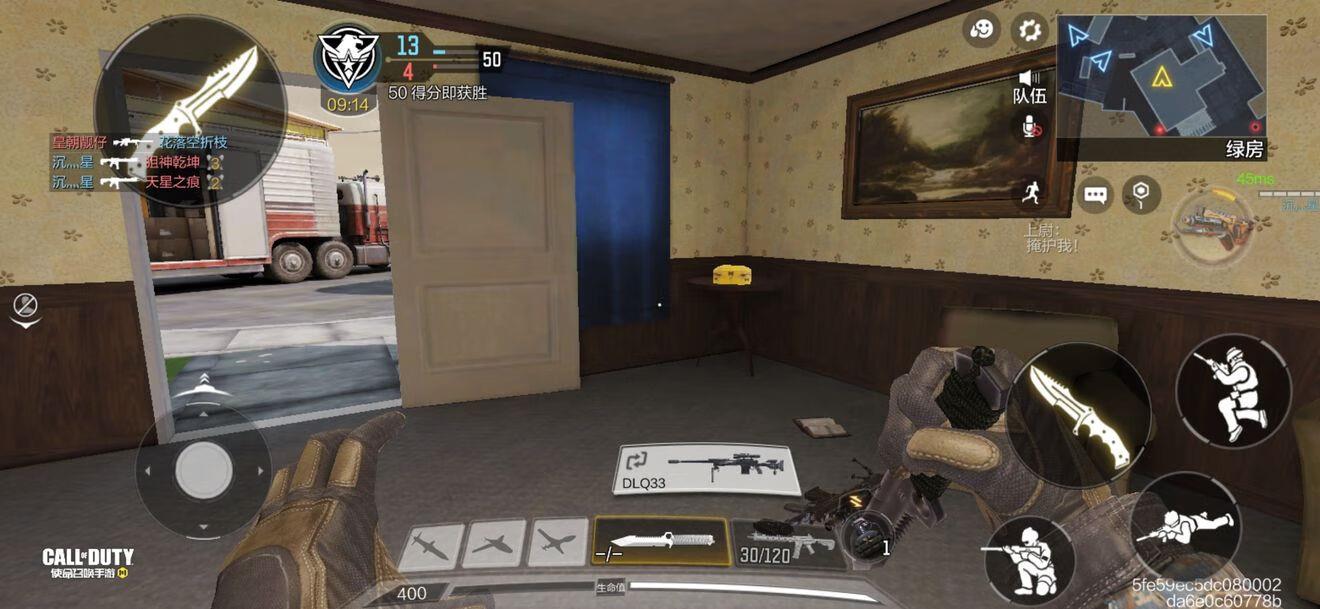
Task: Activate the operator skill weapon icon
Action: click(x=1214, y=225)
